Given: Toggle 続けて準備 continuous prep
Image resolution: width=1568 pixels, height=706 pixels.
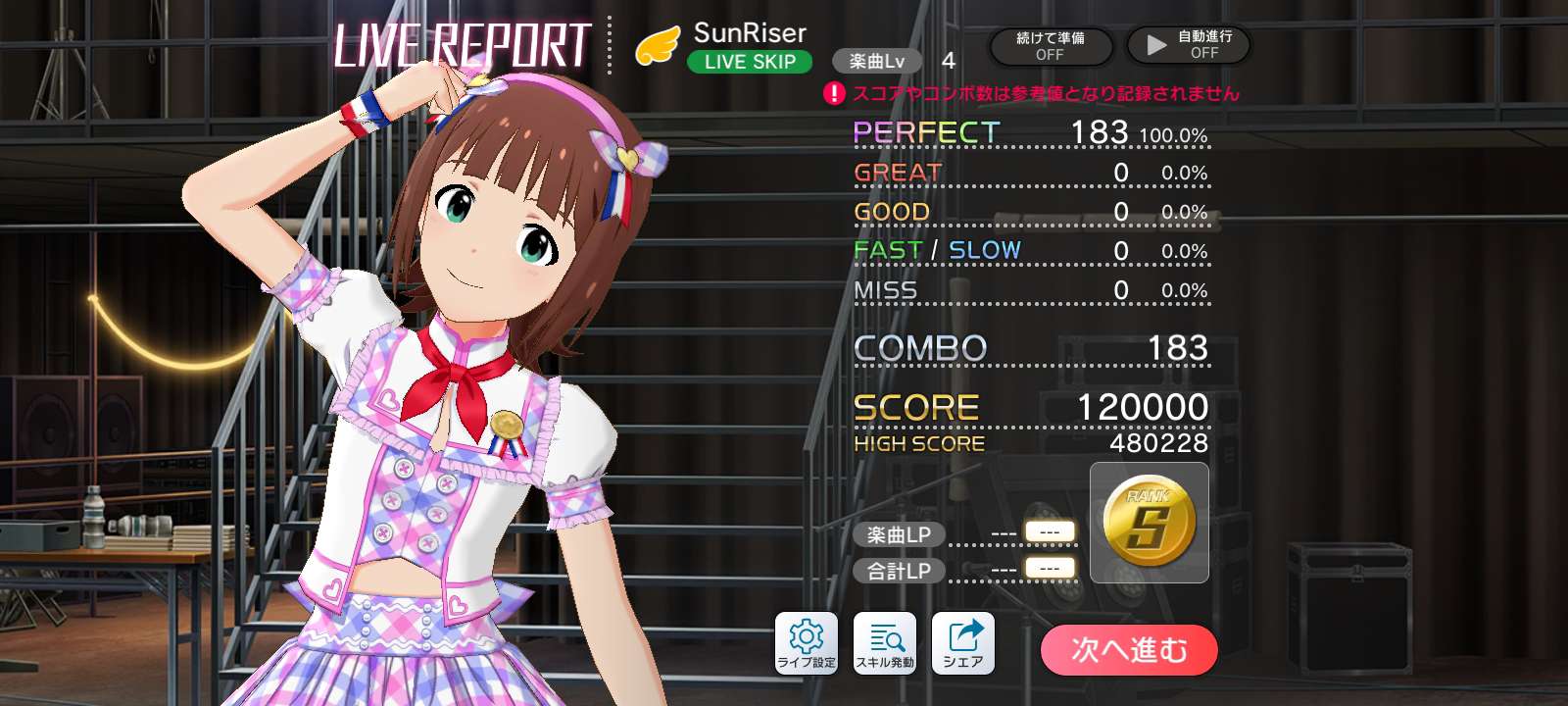Looking at the screenshot, I should 1051,46.
